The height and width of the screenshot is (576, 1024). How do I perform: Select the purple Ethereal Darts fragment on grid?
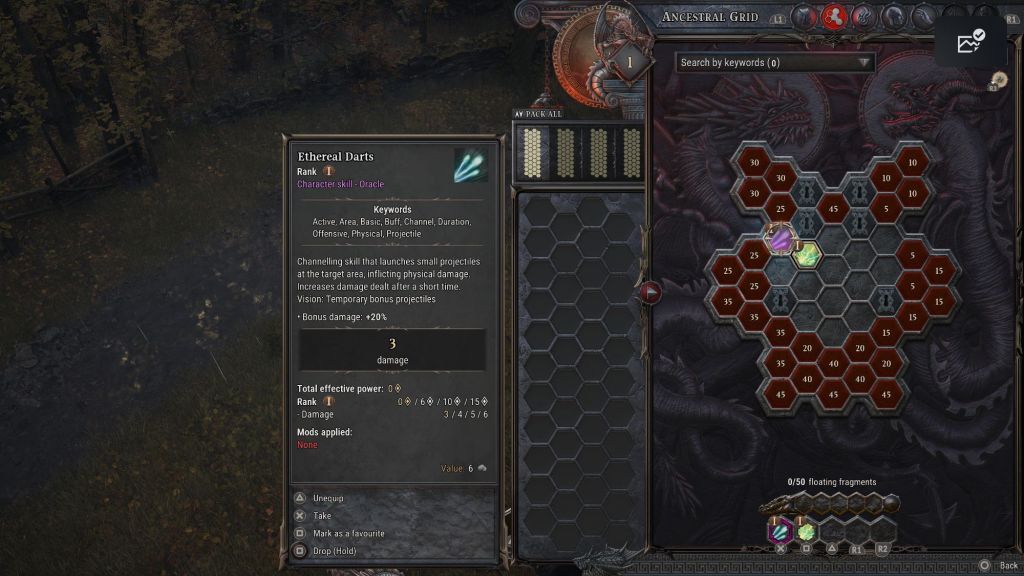coord(780,239)
